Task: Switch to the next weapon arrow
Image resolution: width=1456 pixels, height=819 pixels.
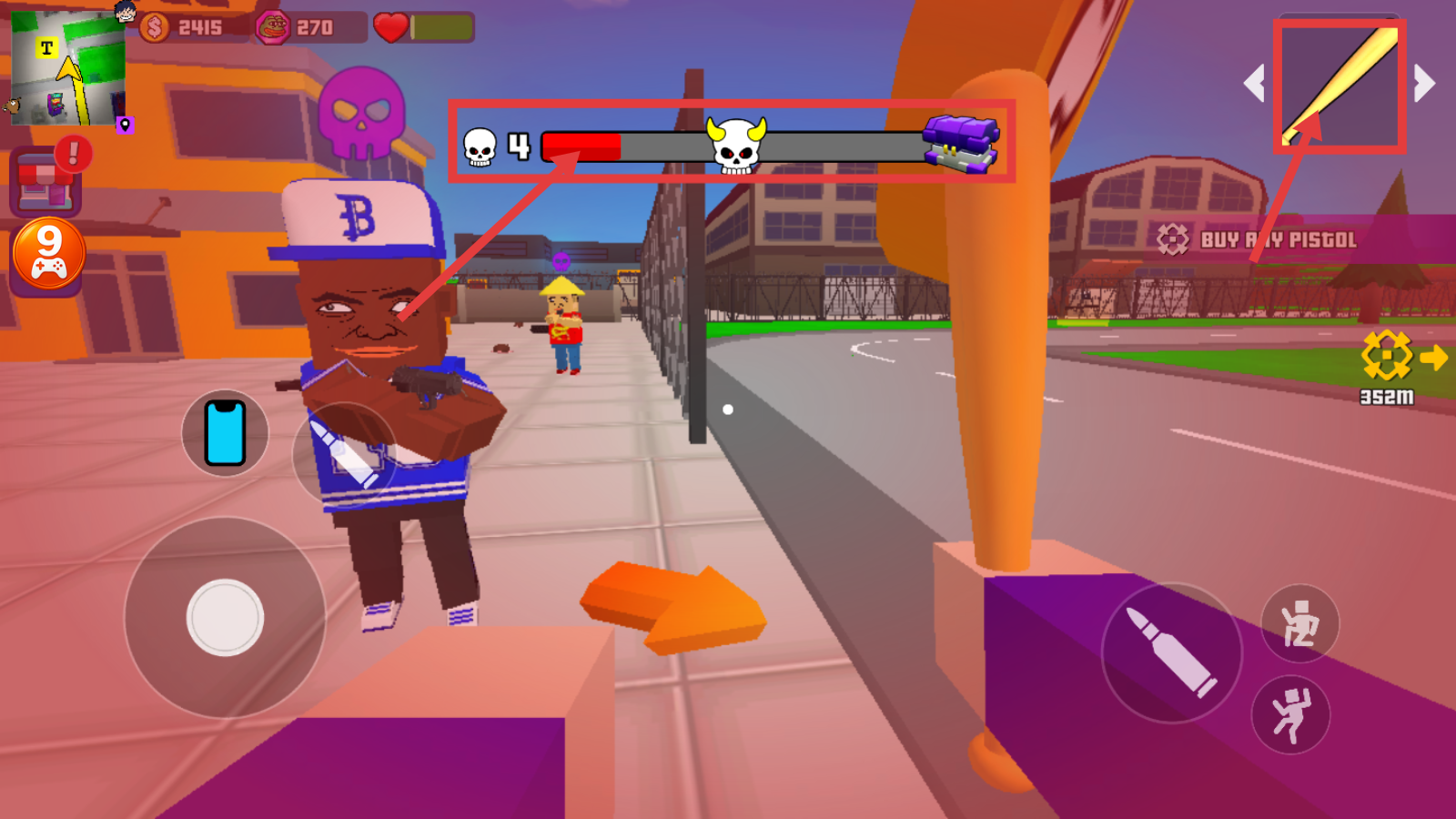Action: pos(1424,84)
